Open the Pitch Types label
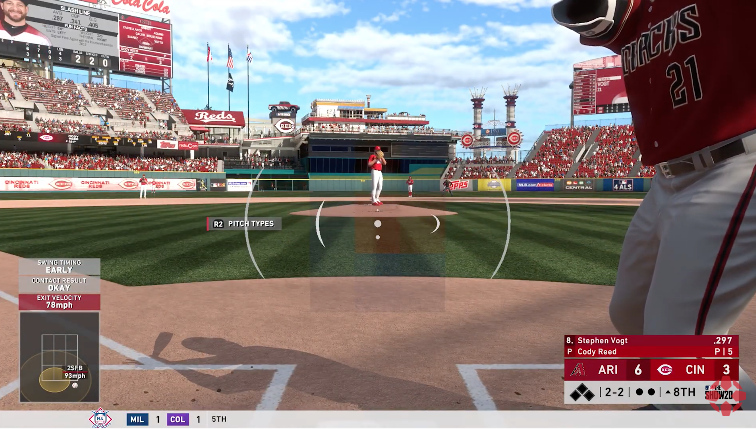 pyautogui.click(x=244, y=224)
